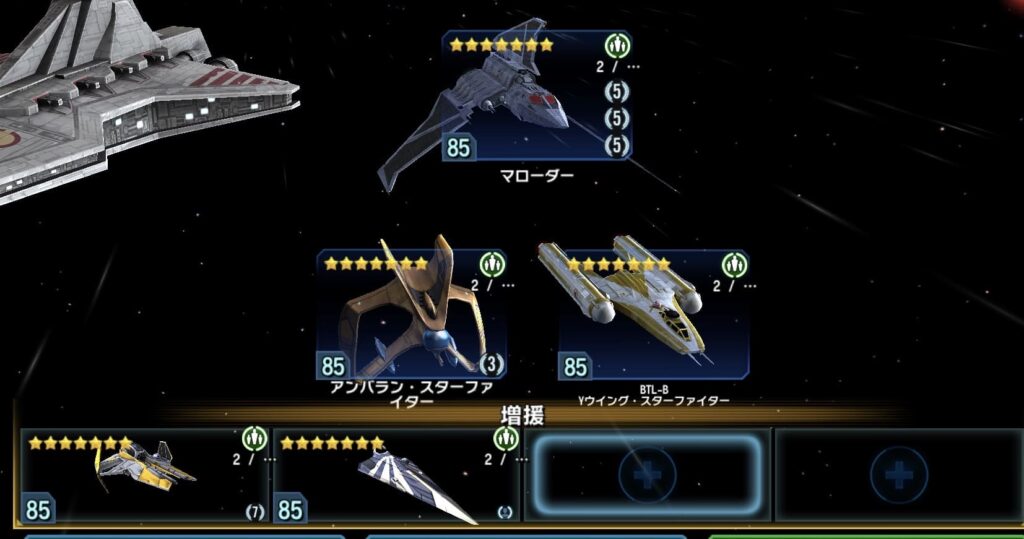
Task: Choose the アンバラン・スターファイター card
Action: coord(411,315)
